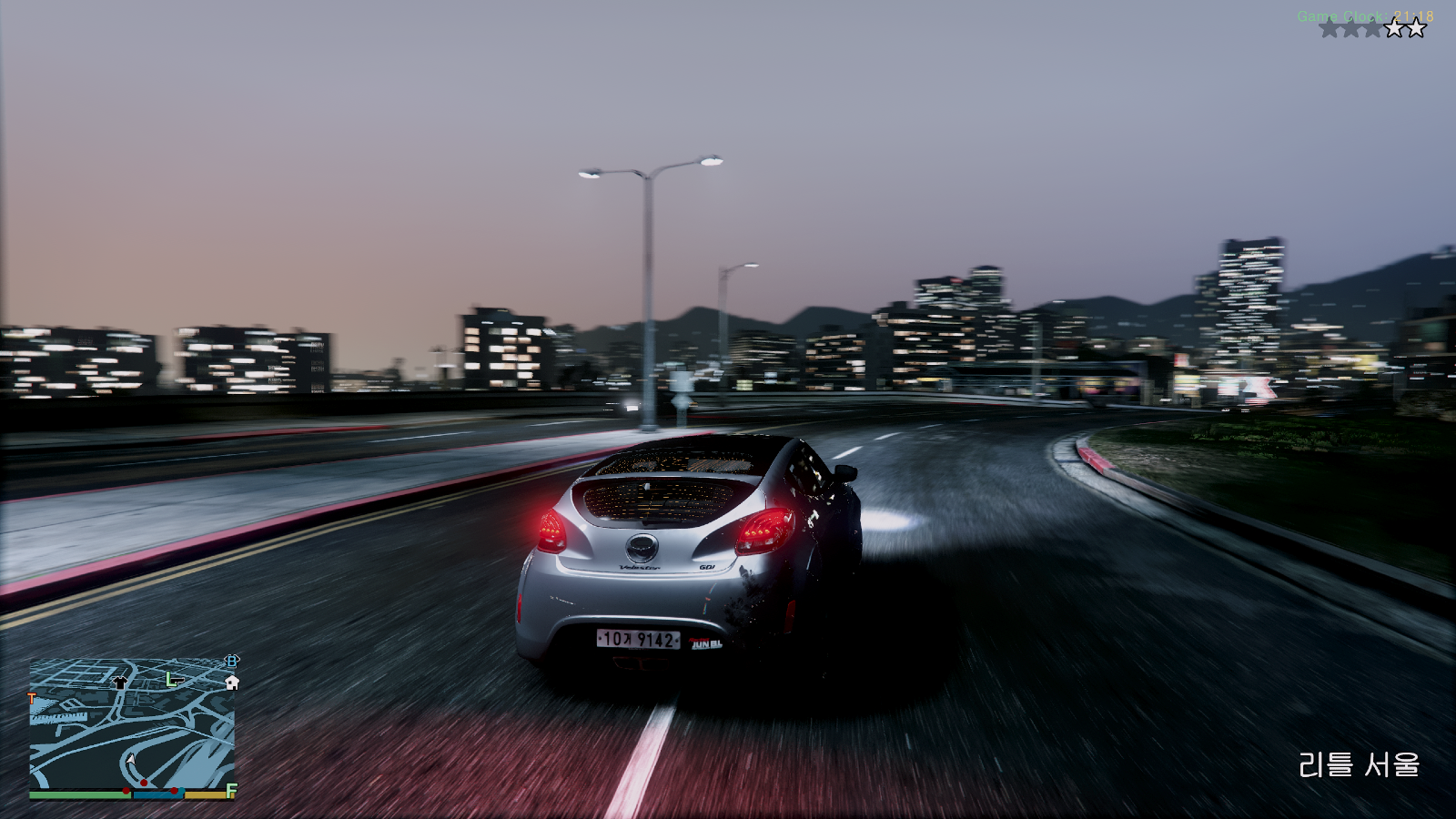Select the green F marker on minimap
1456x819 pixels.
pyautogui.click(x=231, y=790)
